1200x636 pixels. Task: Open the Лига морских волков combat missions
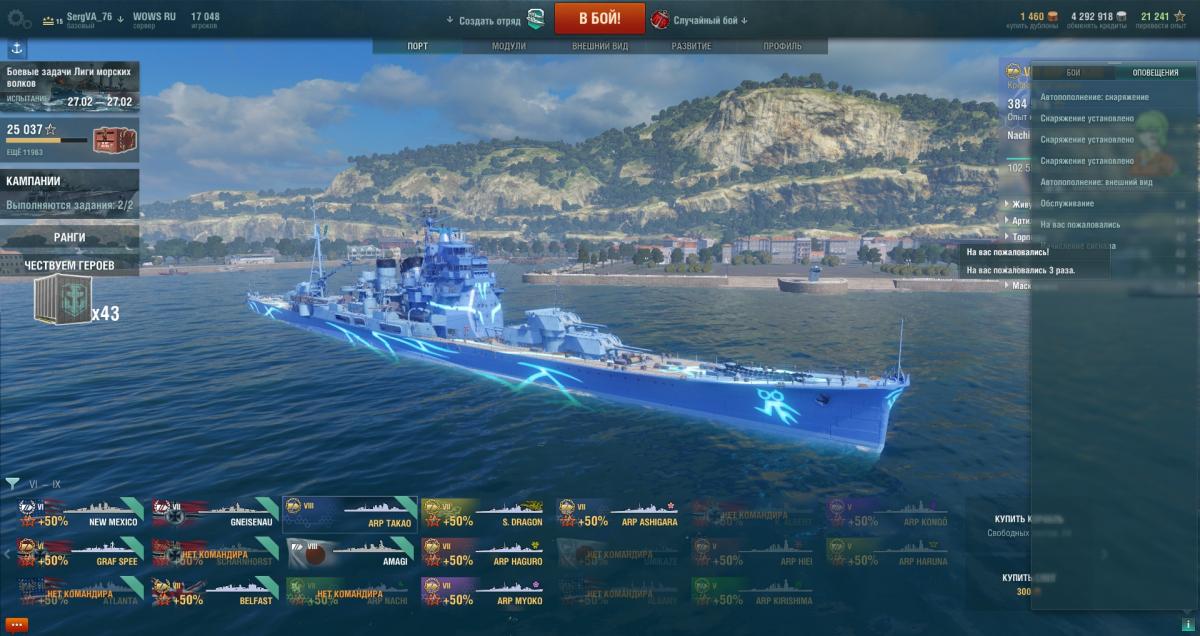point(69,87)
